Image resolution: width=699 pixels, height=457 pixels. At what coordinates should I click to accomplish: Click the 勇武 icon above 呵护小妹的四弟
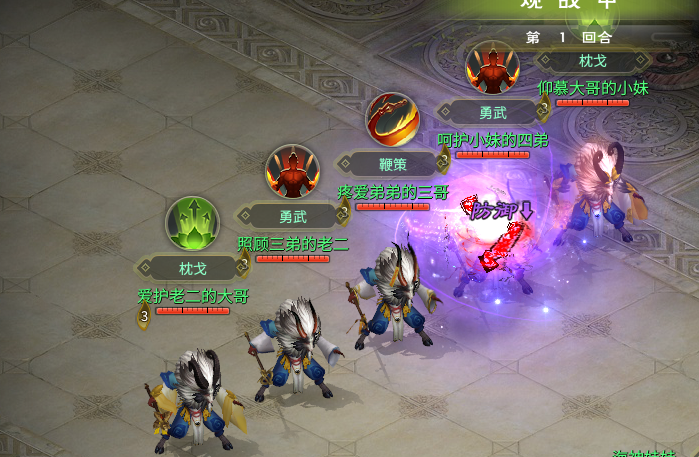[492, 68]
